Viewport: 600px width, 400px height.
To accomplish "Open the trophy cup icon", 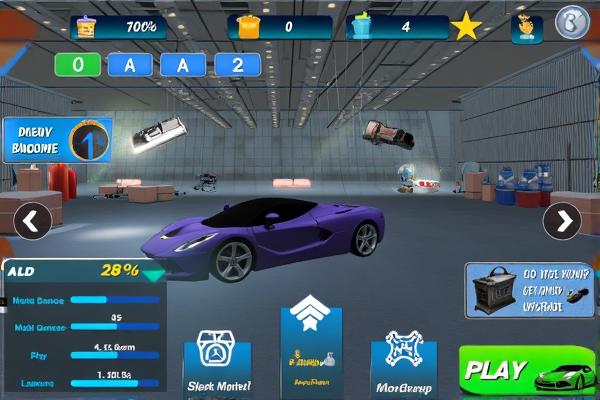I will (x=526, y=29).
